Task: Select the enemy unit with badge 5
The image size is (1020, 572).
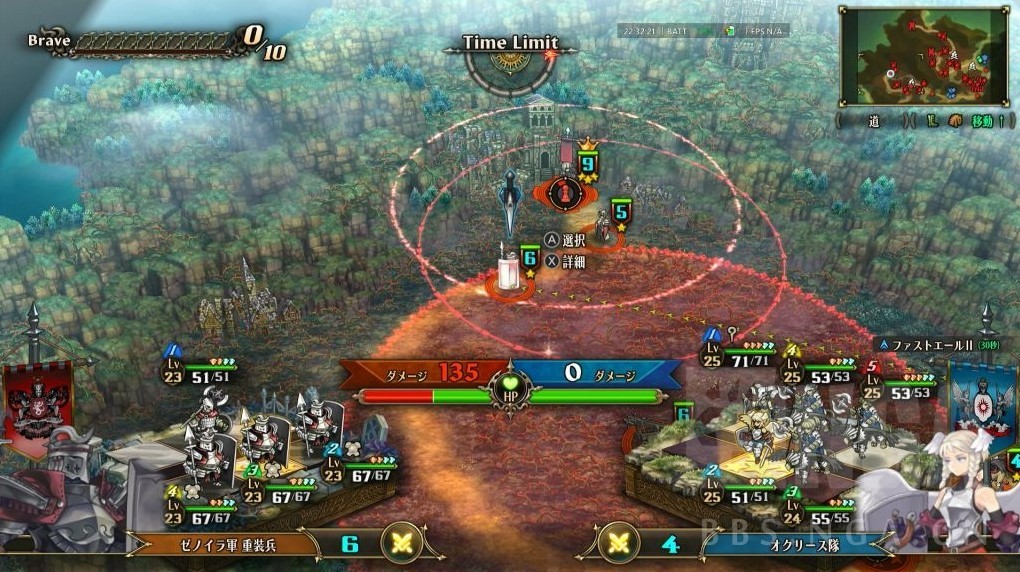Action: [604, 226]
